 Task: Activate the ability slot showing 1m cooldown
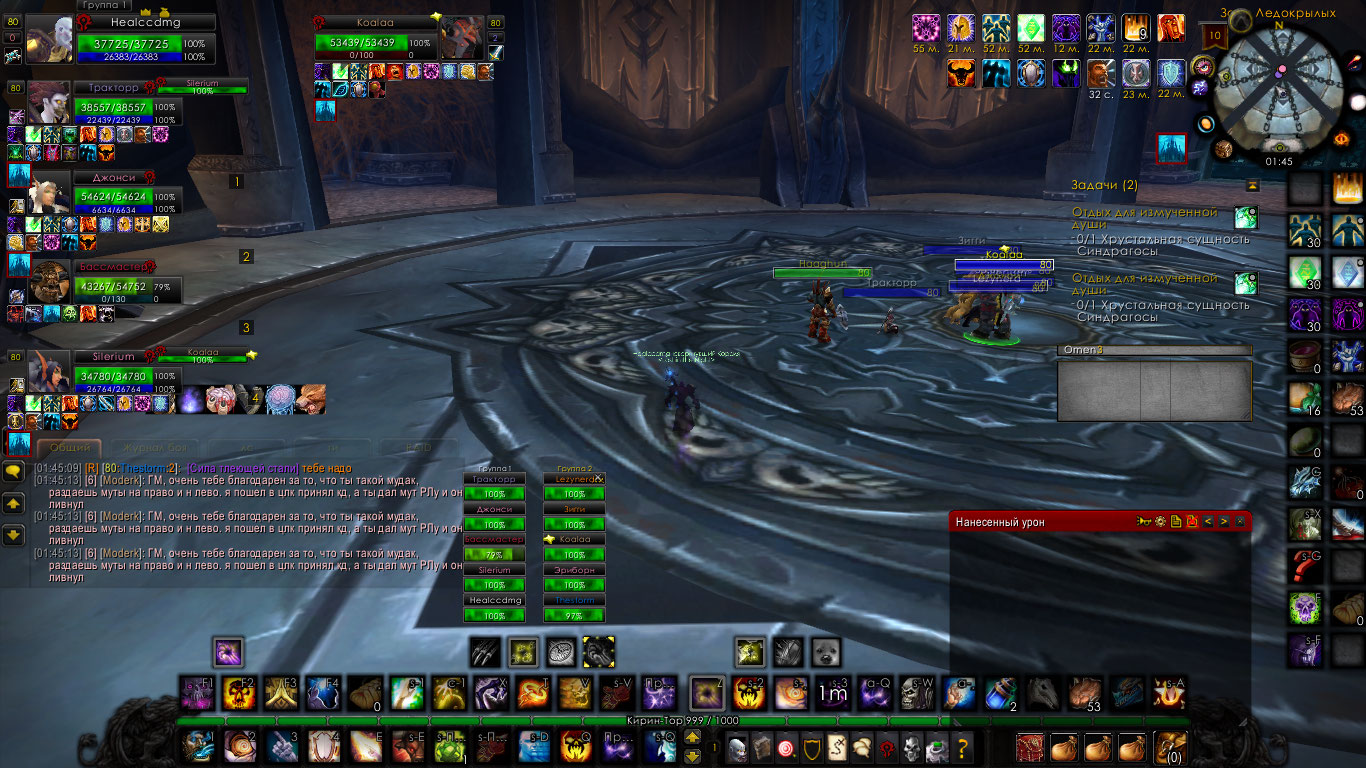(833, 692)
